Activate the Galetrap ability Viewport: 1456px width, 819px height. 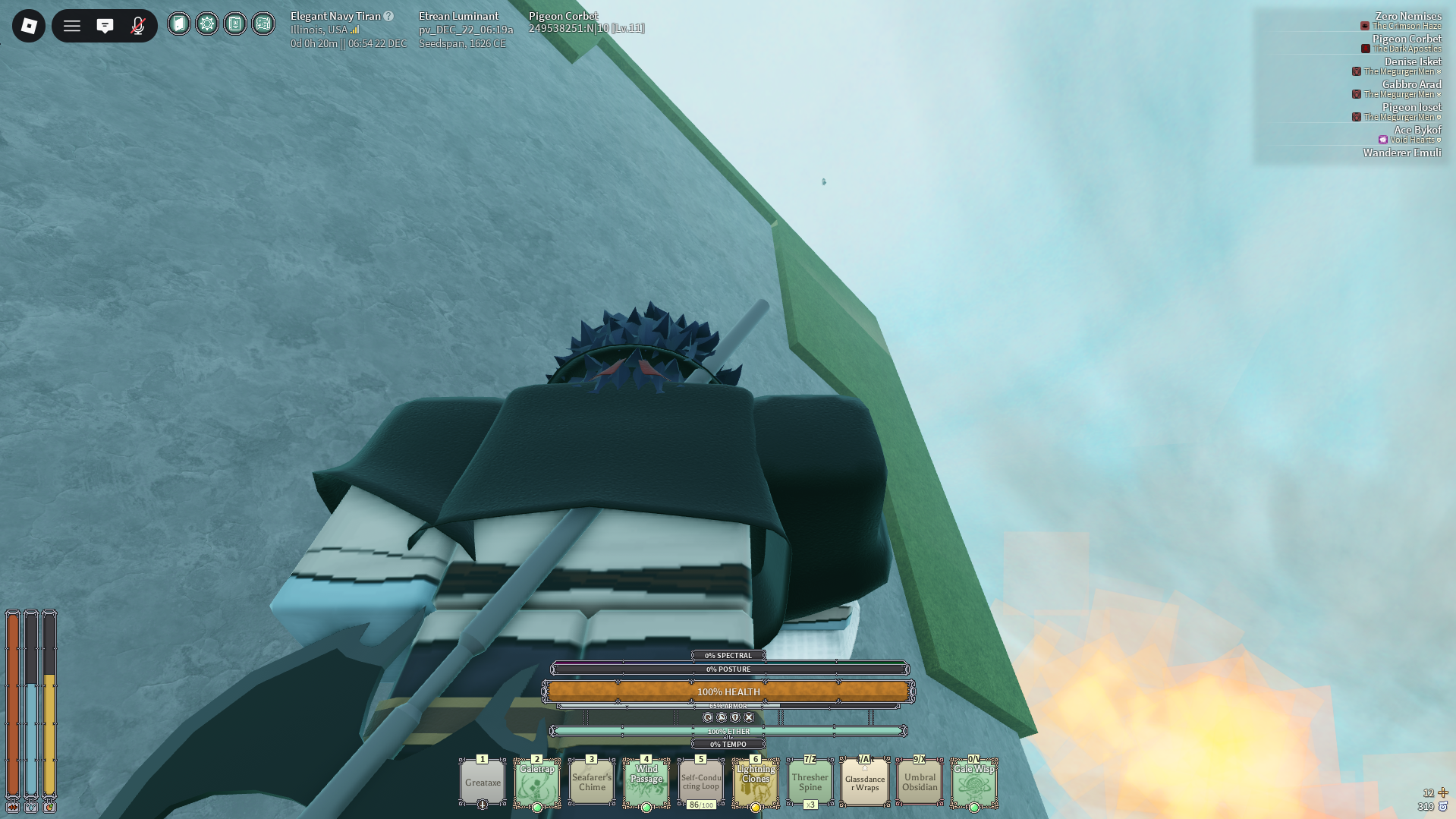tap(537, 783)
